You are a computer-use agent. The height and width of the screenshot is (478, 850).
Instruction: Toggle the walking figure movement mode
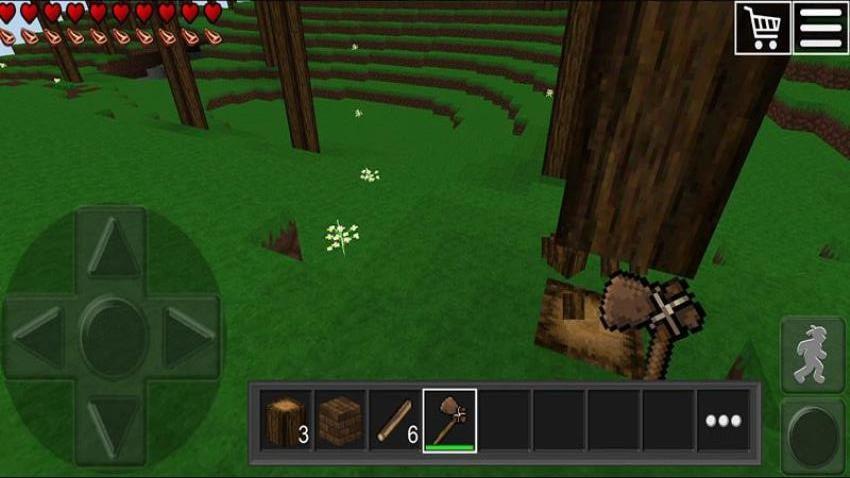click(x=811, y=355)
